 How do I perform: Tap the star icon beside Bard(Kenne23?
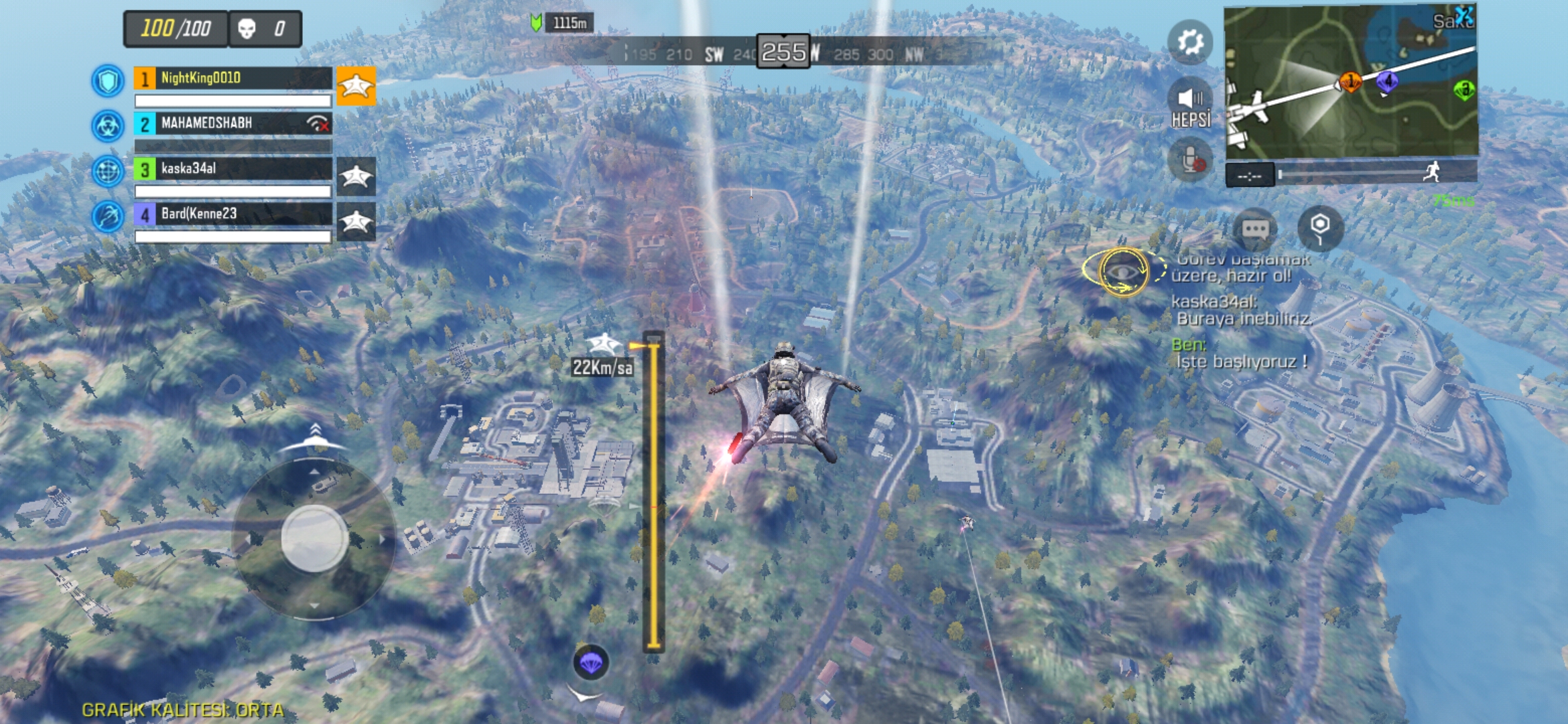coord(356,222)
